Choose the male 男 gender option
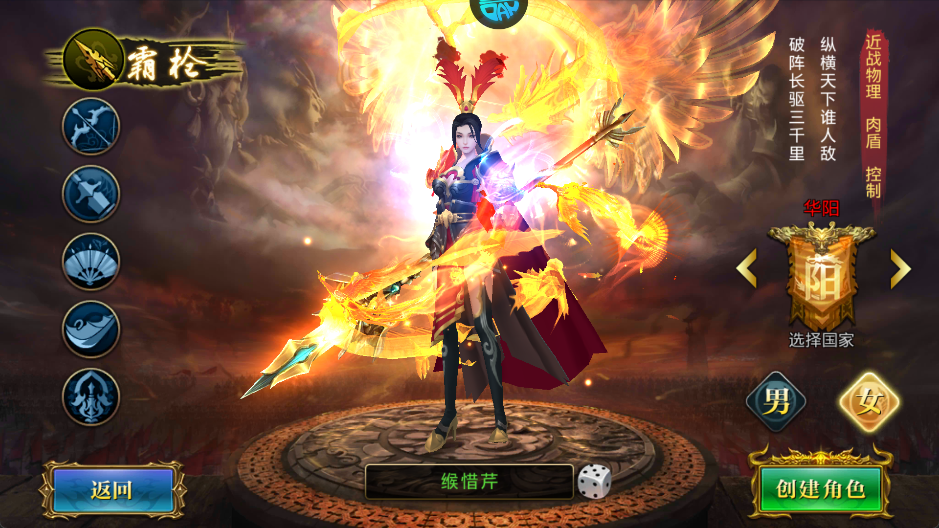This screenshot has width=939, height=528. pyautogui.click(x=776, y=402)
